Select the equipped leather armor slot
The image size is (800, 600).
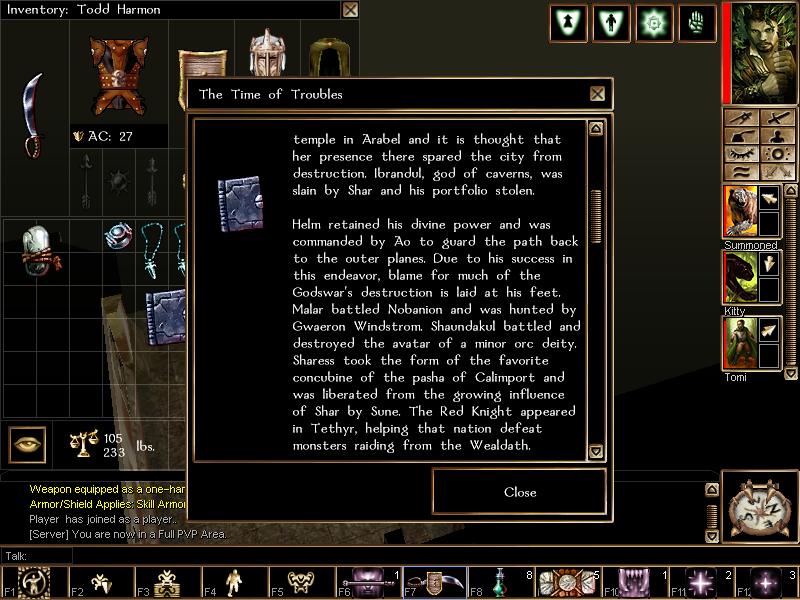tap(119, 76)
